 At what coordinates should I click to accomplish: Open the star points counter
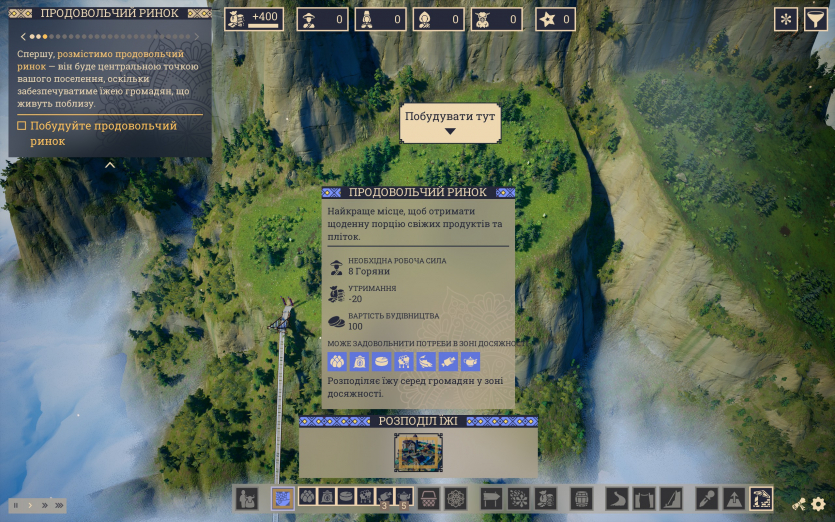tap(556, 19)
